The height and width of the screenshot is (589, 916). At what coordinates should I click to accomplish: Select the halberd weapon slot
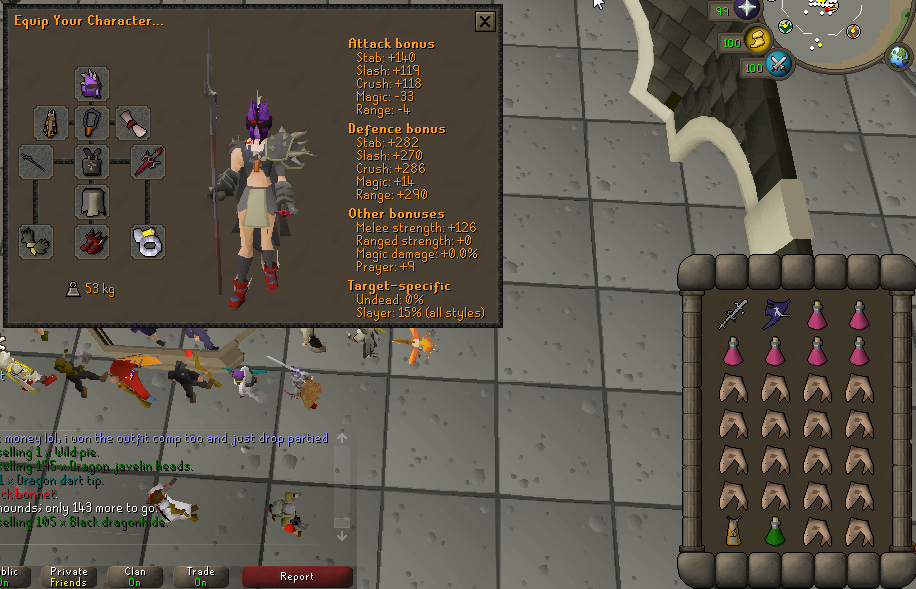coord(37,161)
